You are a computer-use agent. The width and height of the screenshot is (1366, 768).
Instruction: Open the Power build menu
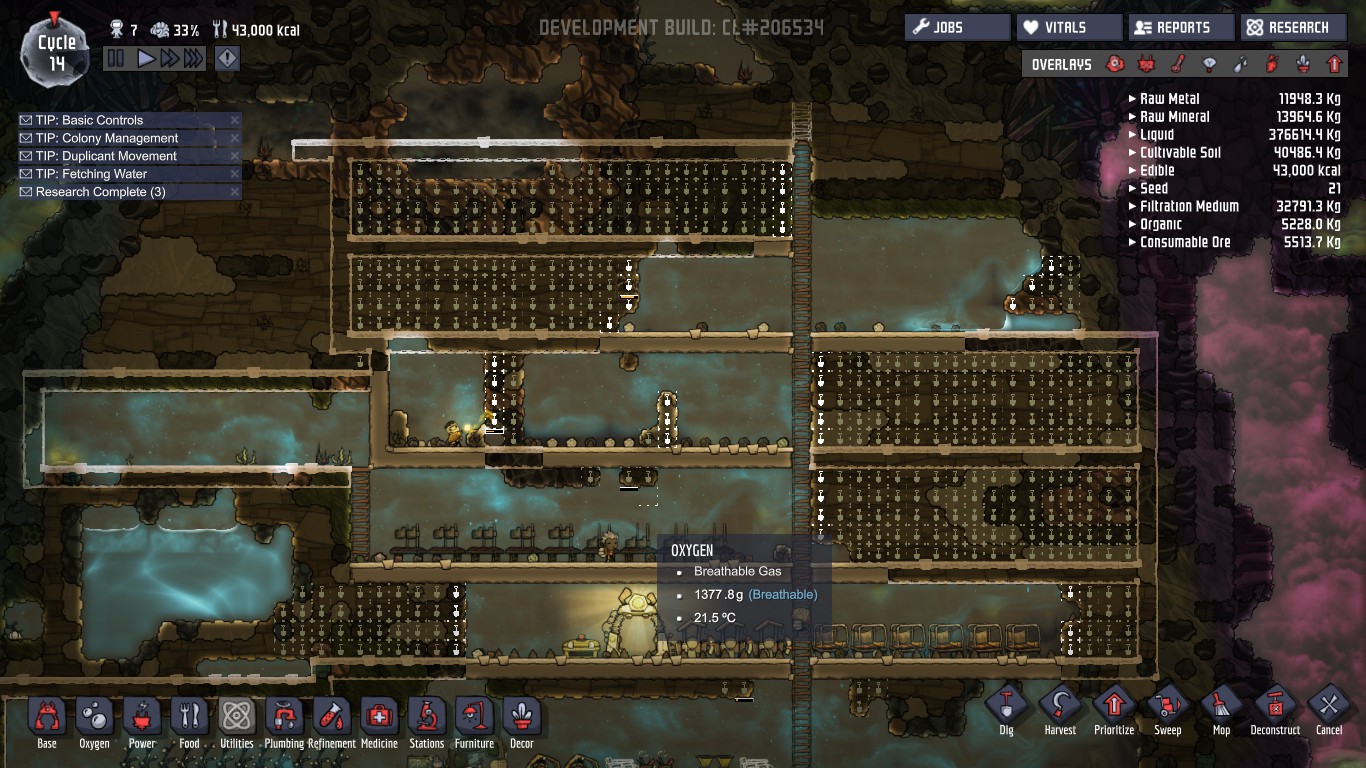(x=142, y=722)
